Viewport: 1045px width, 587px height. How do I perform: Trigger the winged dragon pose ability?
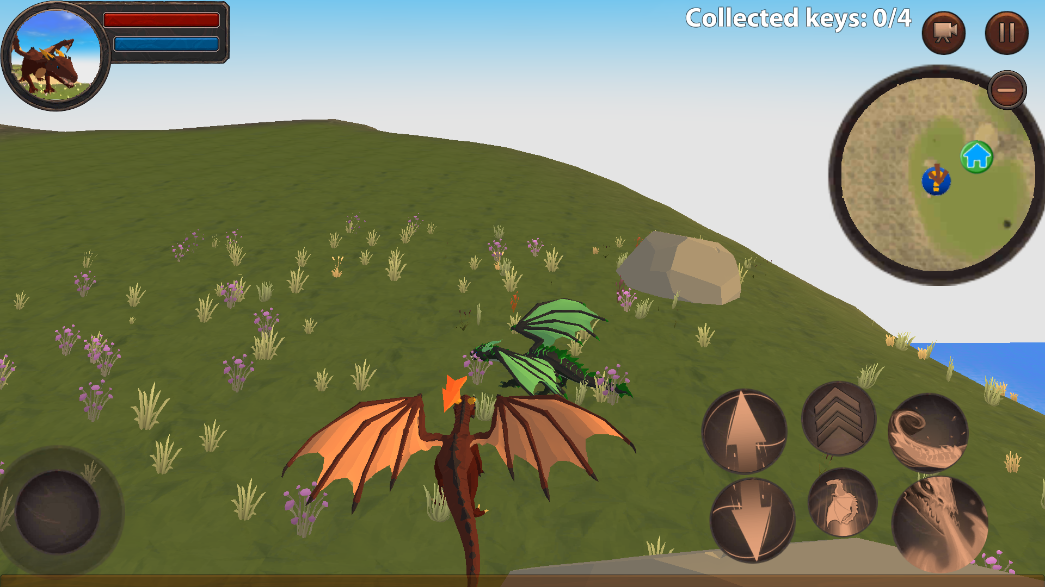[x=842, y=503]
